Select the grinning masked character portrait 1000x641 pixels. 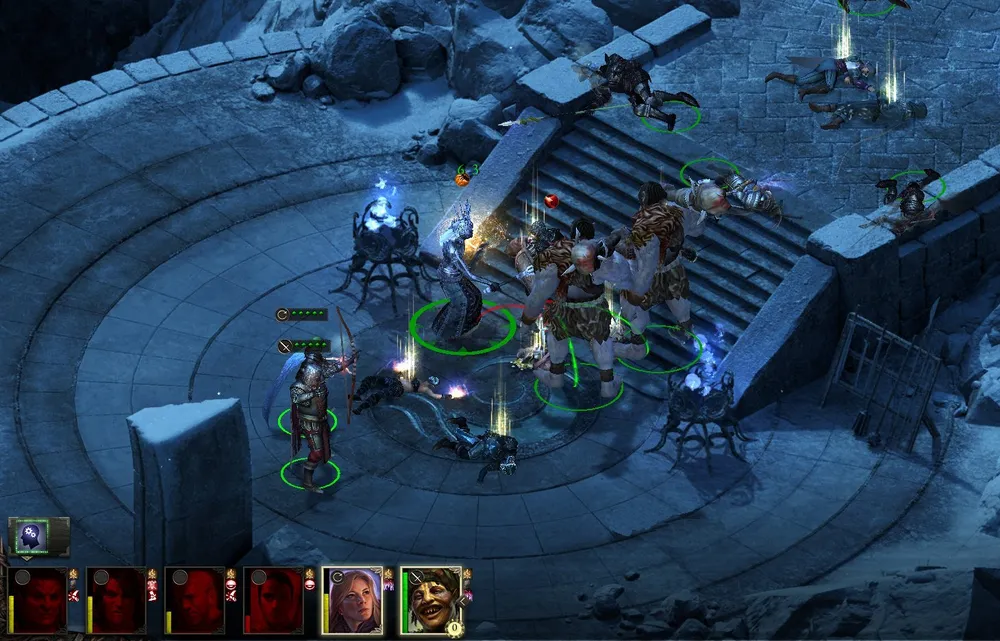(432, 600)
